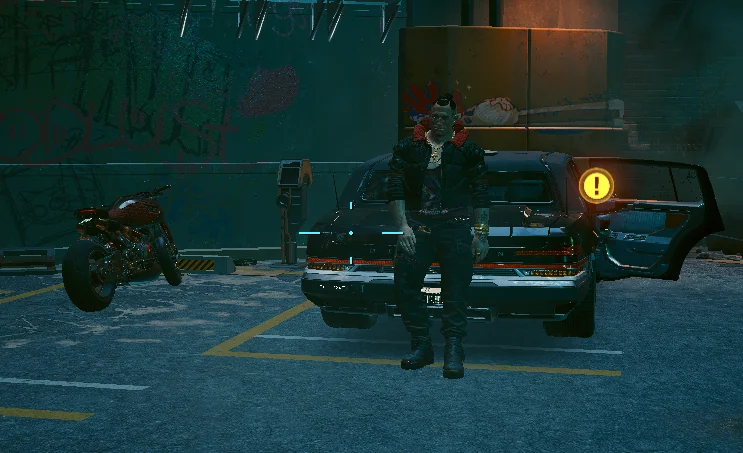Image resolution: width=743 pixels, height=453 pixels.
Task: Click the yellow exclamation quest marker
Action: (597, 185)
